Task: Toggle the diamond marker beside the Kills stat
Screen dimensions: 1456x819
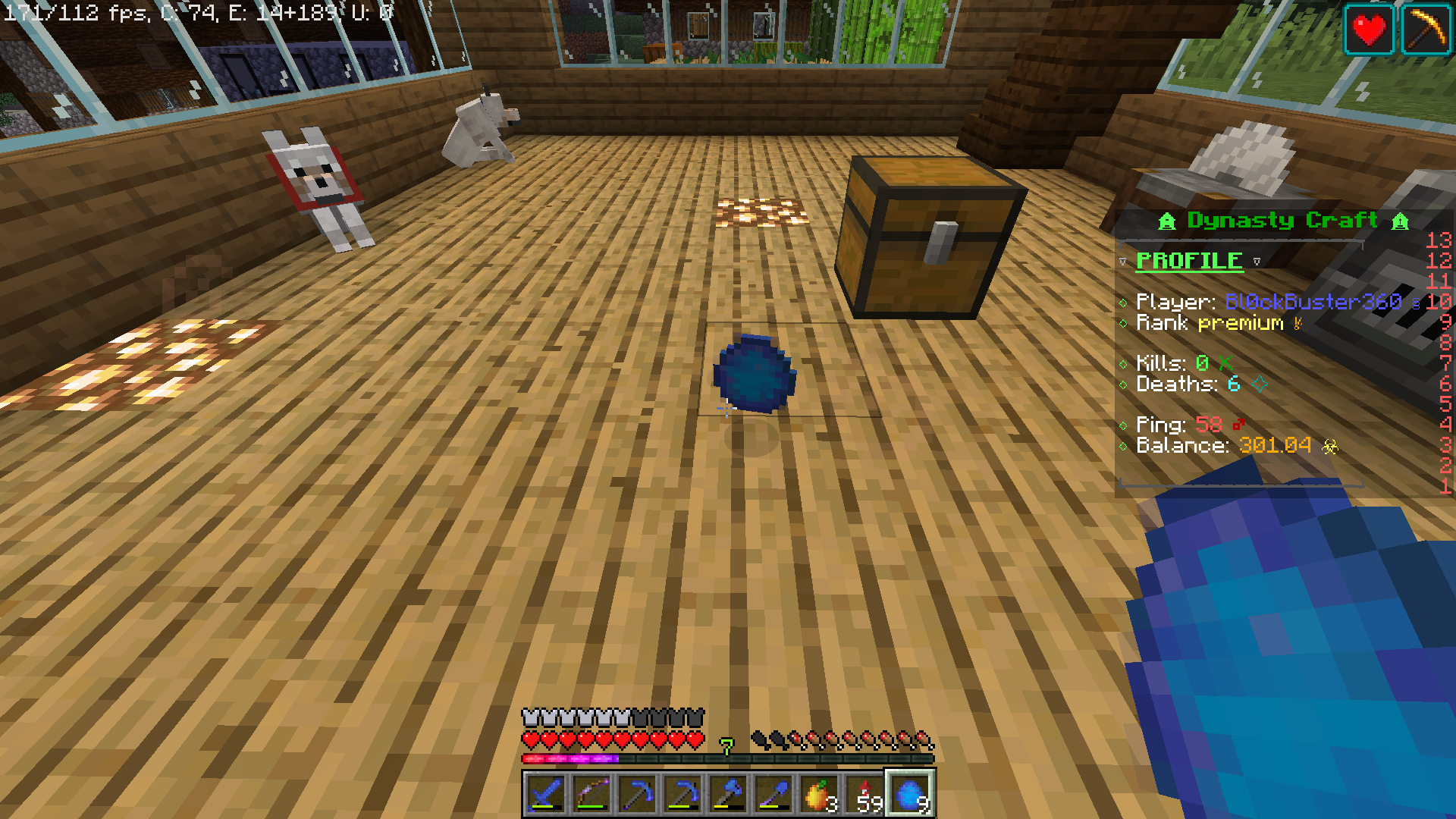Action: (x=1123, y=363)
